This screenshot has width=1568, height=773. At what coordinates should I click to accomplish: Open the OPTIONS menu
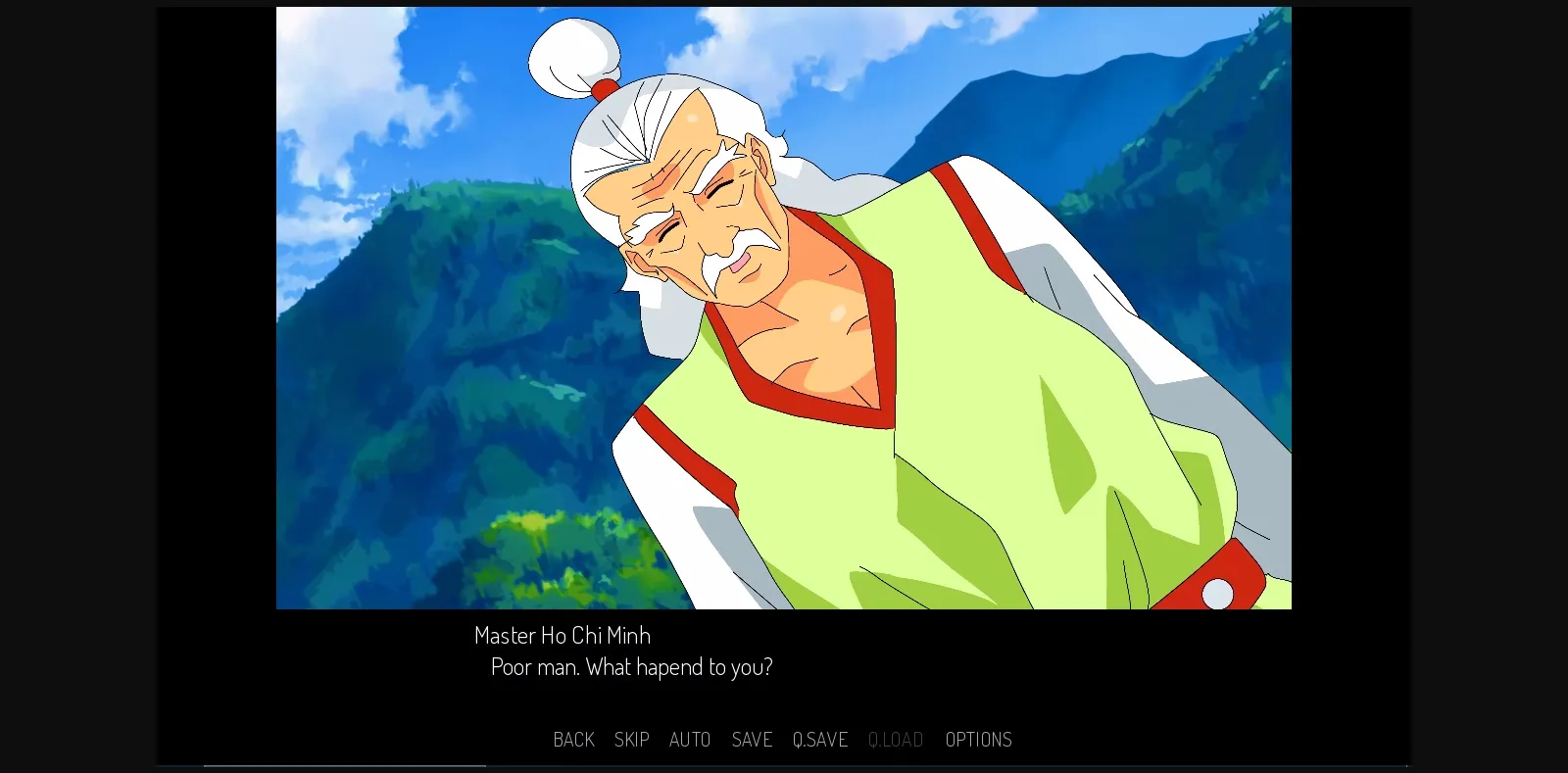click(x=978, y=740)
